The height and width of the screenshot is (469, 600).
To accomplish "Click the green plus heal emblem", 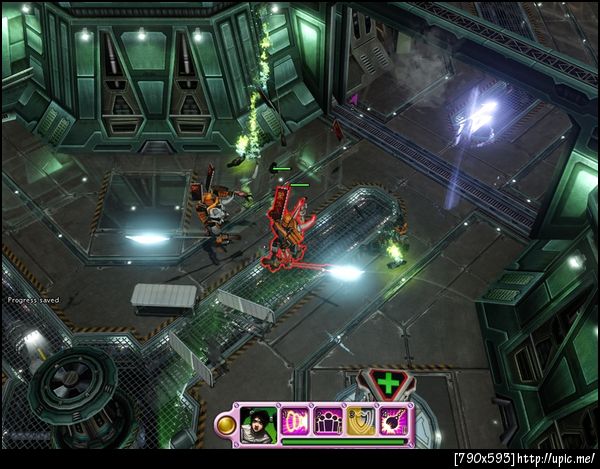I will tap(385, 384).
